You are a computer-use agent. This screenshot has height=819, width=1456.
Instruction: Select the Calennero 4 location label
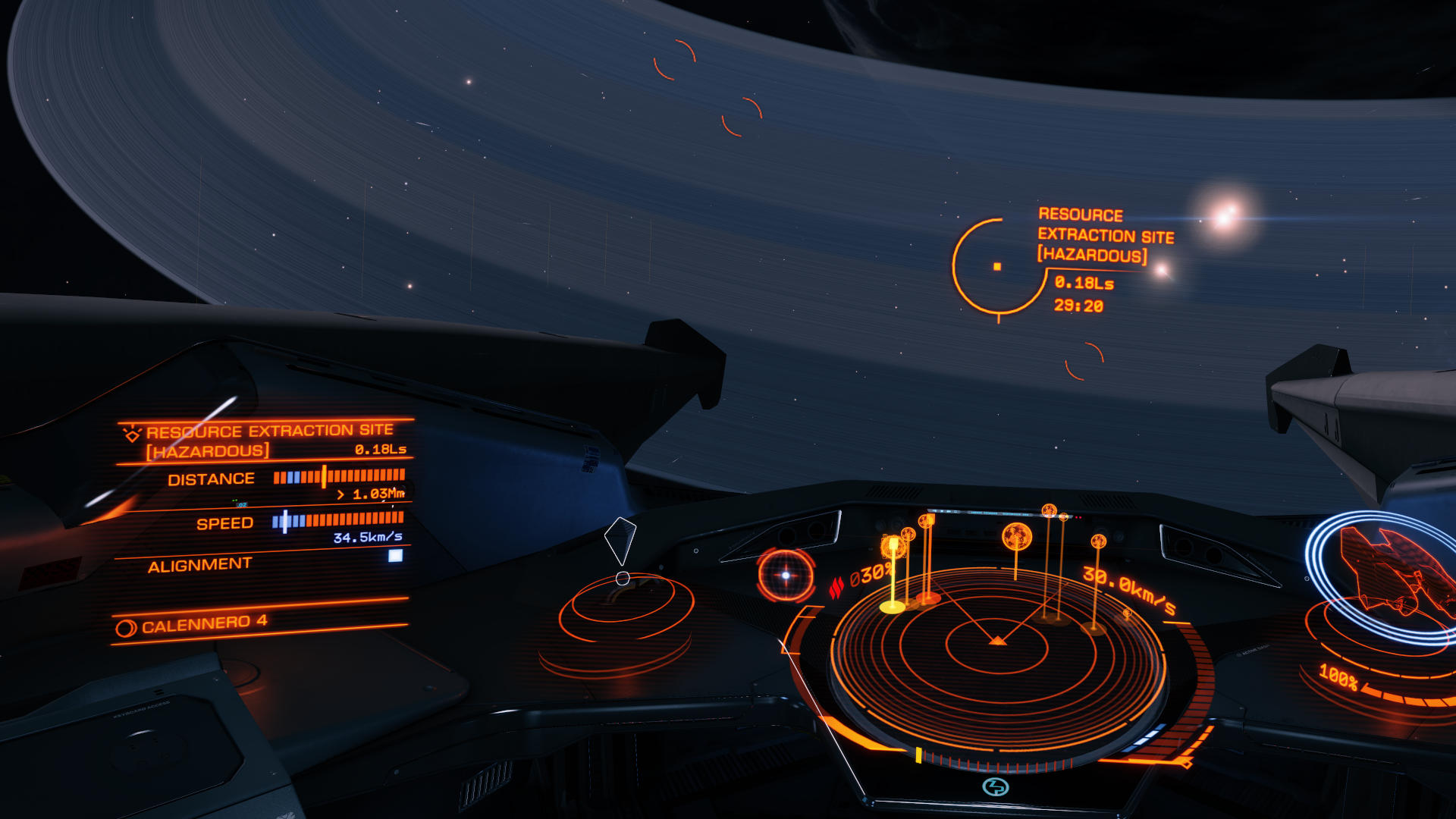point(203,624)
